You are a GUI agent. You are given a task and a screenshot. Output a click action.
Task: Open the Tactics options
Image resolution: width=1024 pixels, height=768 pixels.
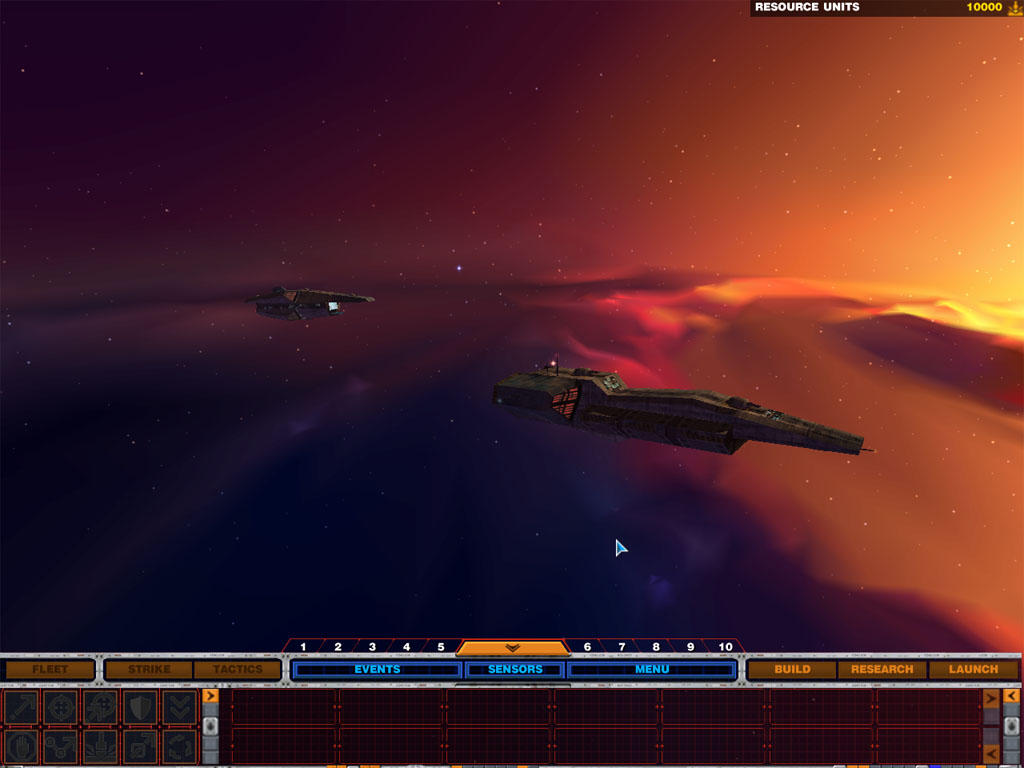click(237, 669)
